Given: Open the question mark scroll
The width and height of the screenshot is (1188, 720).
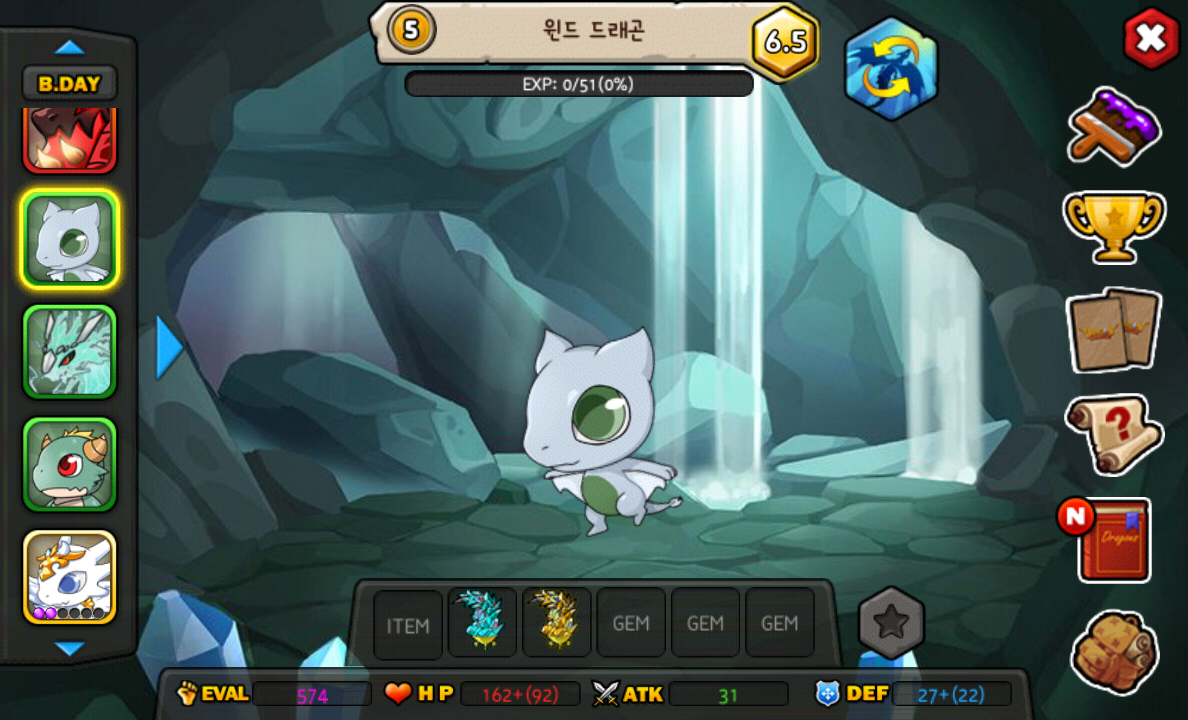Looking at the screenshot, I should (x=1113, y=434).
